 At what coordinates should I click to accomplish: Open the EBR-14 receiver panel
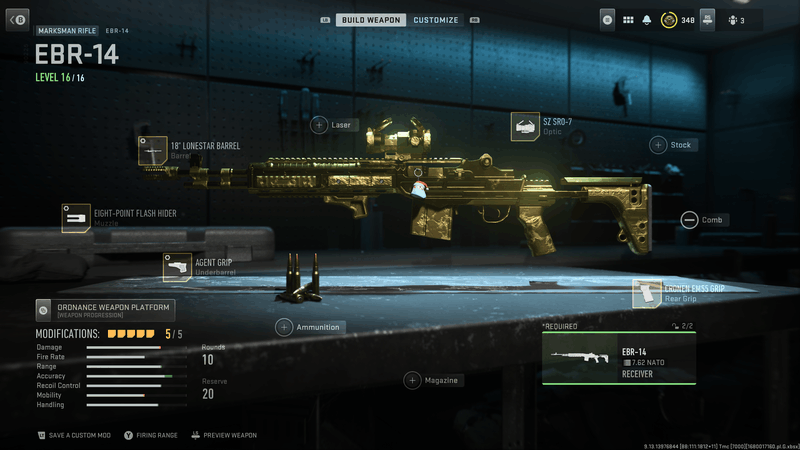(618, 358)
